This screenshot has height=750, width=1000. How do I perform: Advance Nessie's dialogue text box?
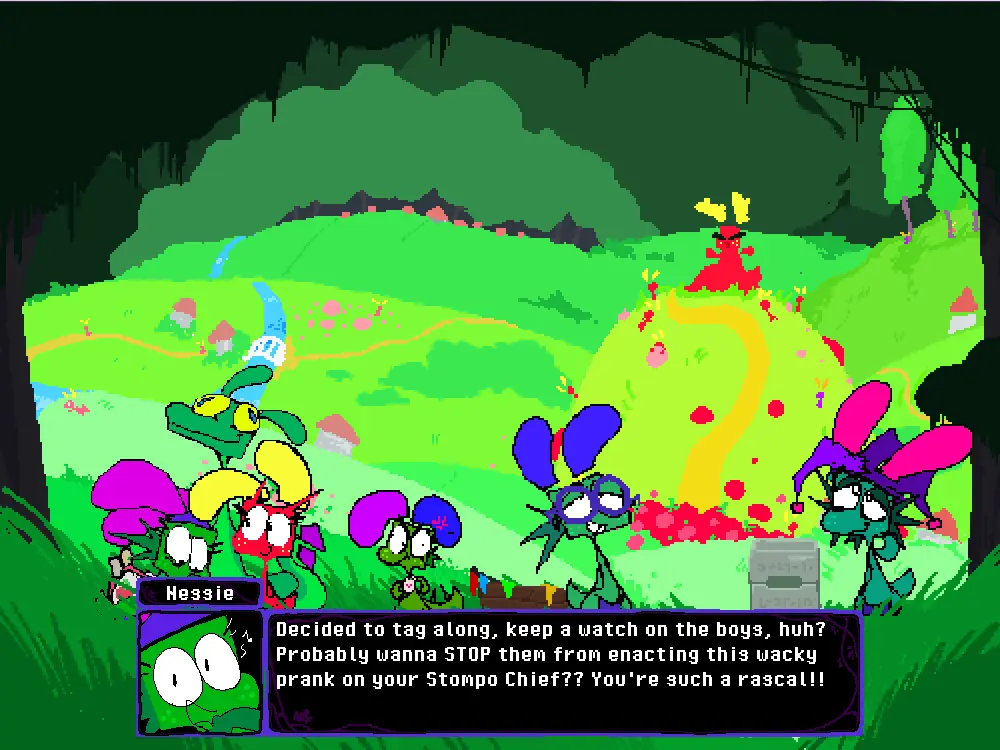pos(562,671)
